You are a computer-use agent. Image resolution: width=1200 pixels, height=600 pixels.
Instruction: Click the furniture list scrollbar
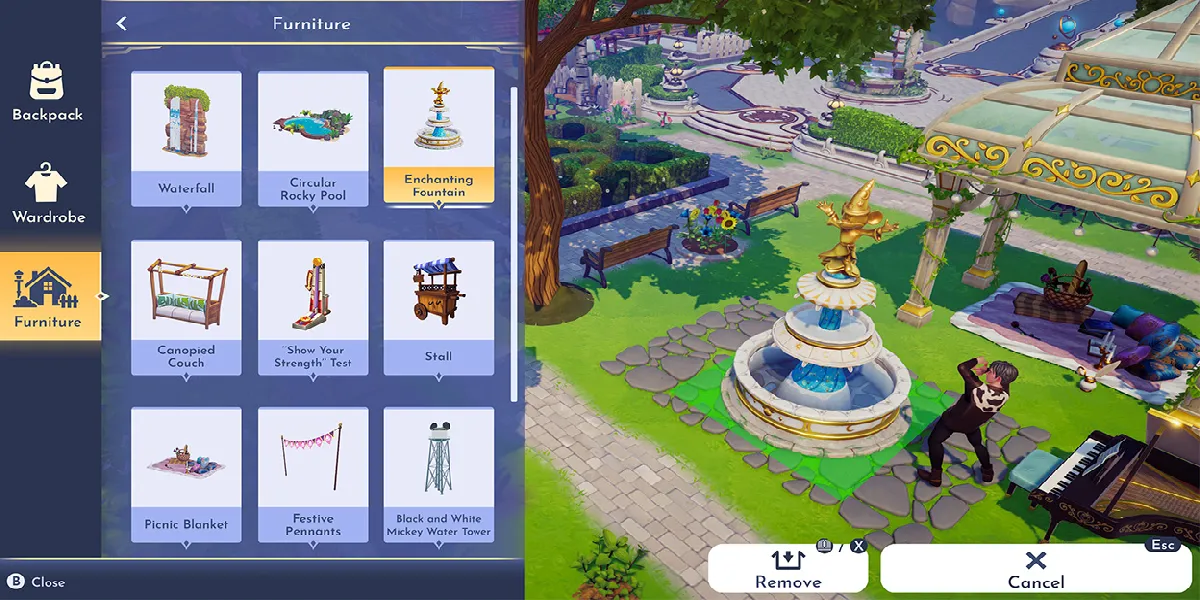coord(514,240)
